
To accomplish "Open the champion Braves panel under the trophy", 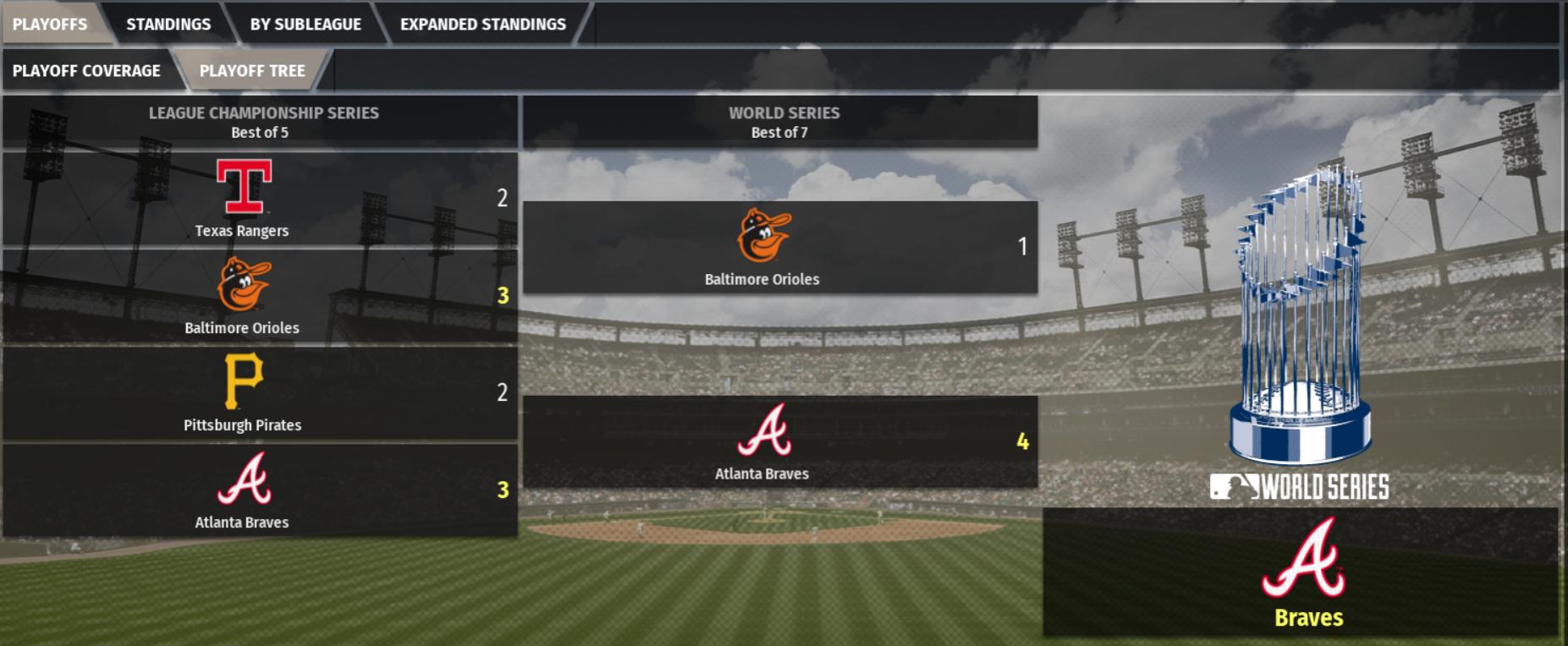I will point(1300,572).
